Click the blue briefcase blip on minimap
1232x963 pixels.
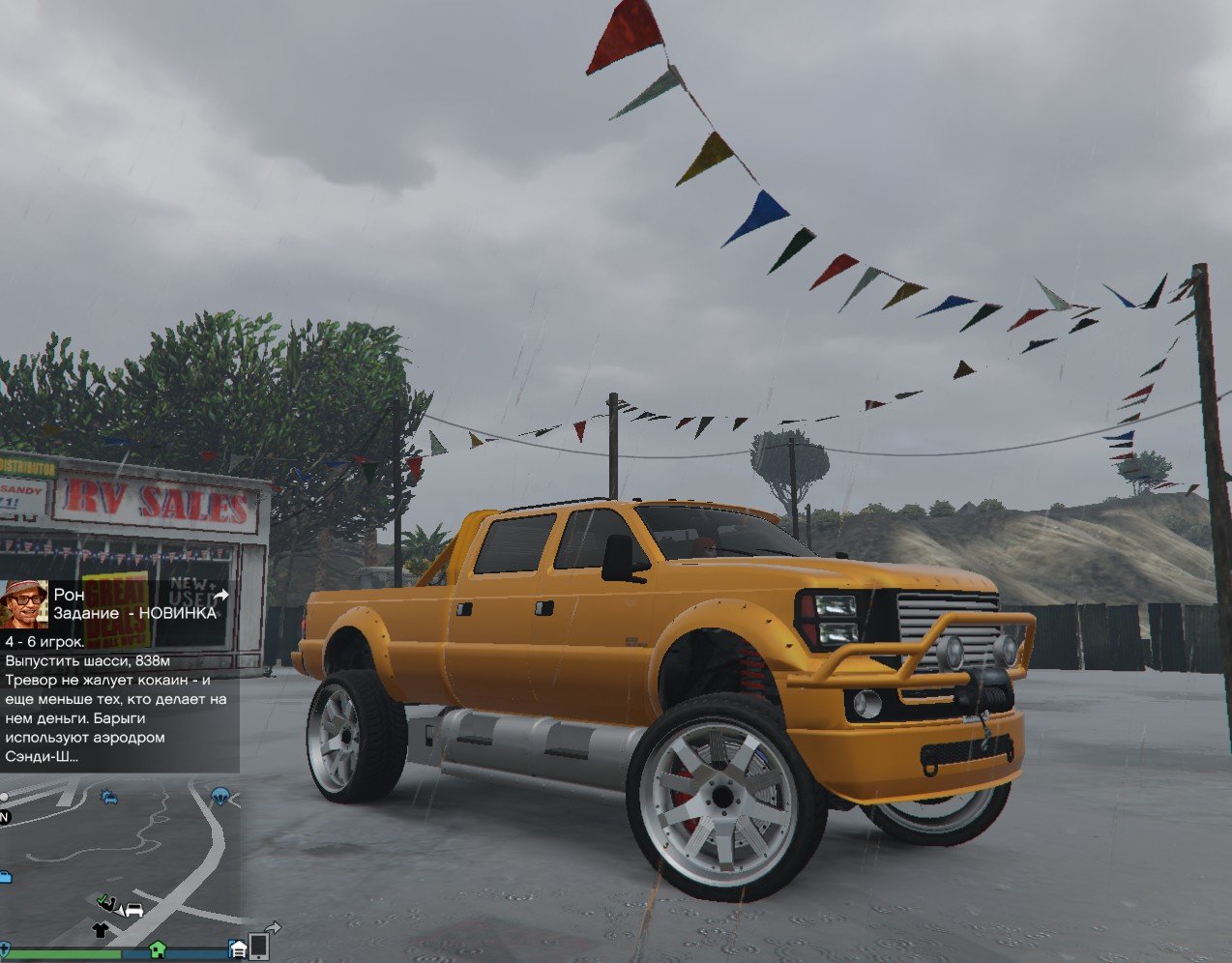tap(5, 877)
